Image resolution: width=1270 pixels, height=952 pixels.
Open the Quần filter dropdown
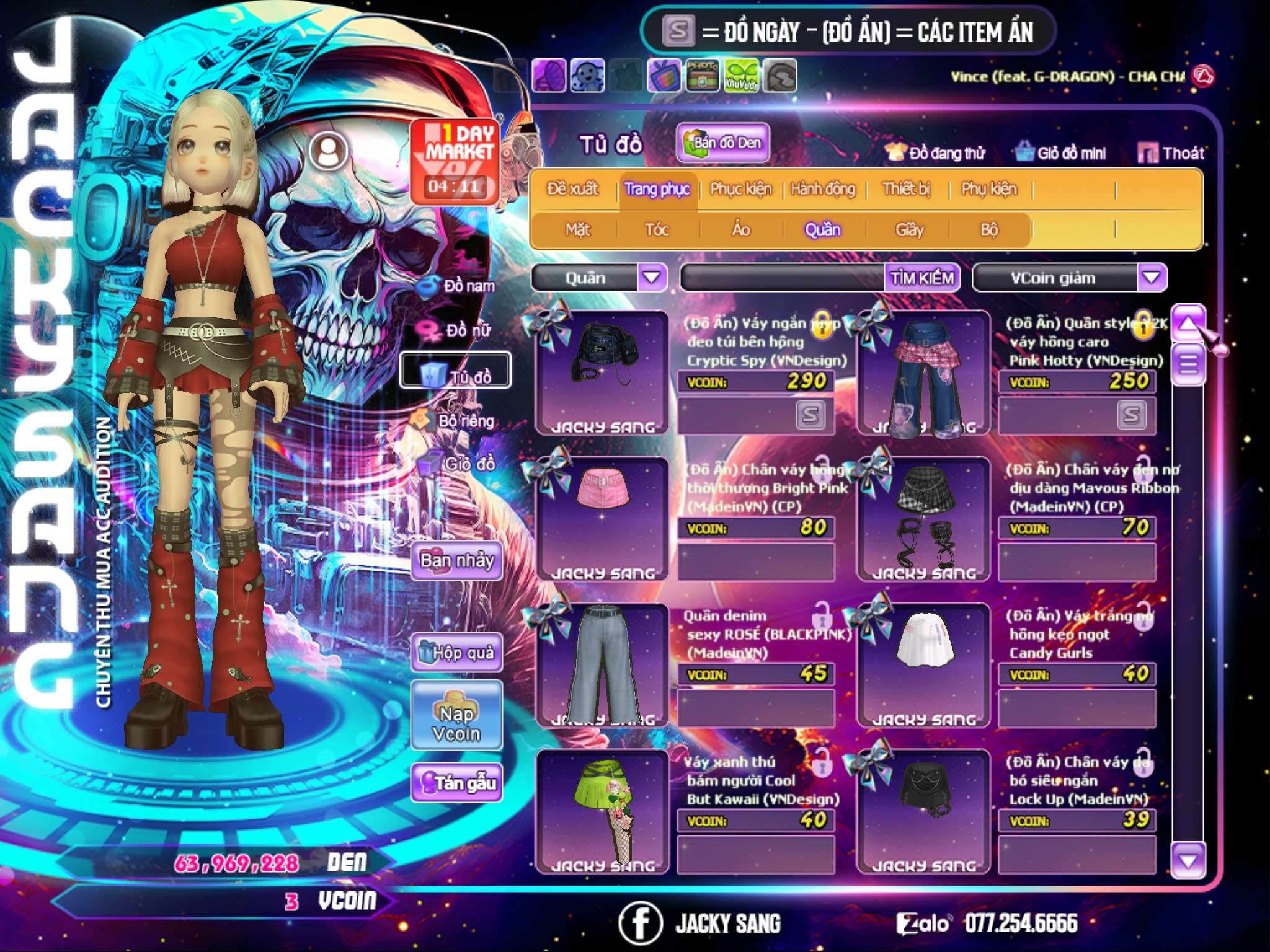click(652, 278)
